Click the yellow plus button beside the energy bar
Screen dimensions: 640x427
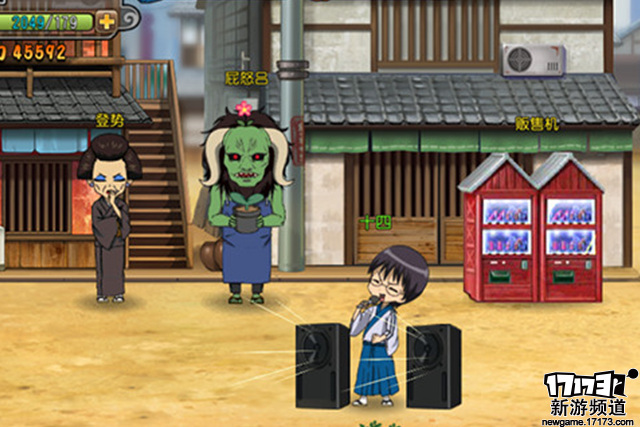(x=106, y=20)
